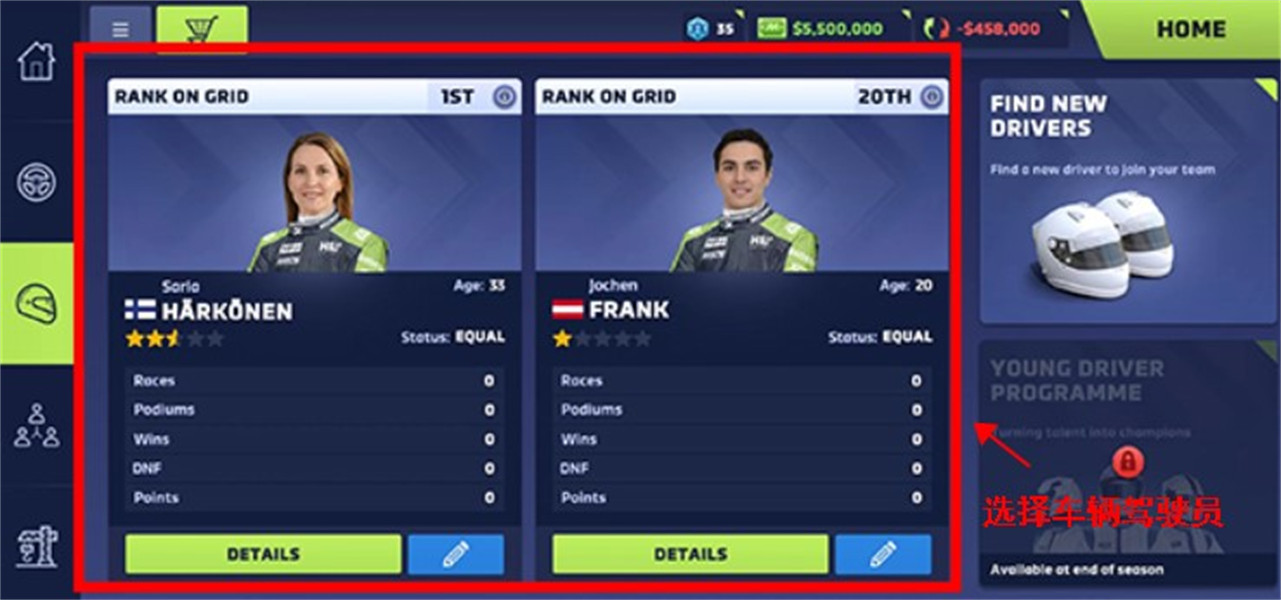Select the helmet drivers sidebar tab
The width and height of the screenshot is (1281, 600).
(36, 303)
